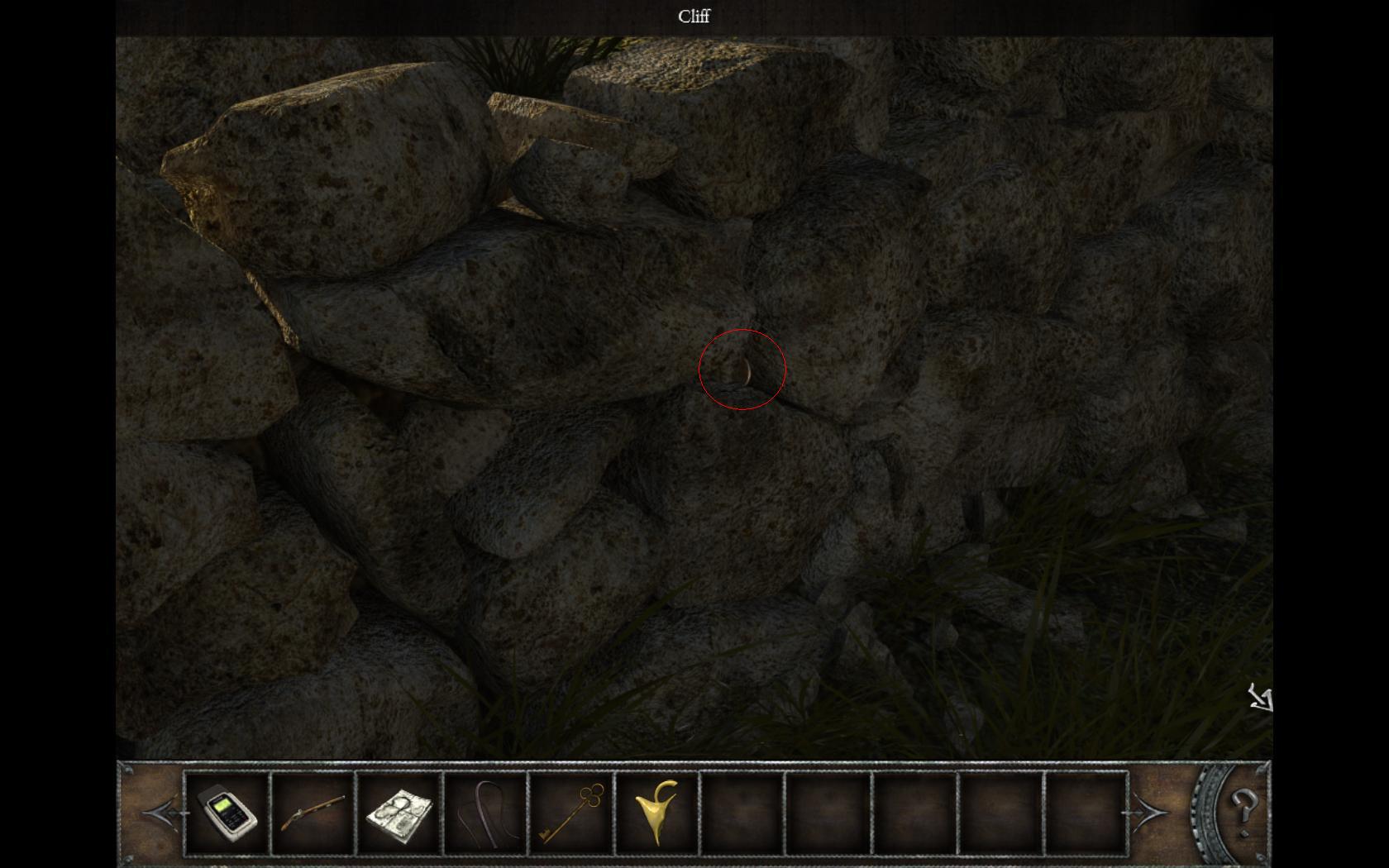Use the golden horn-shaped object
This screenshot has height=868, width=1389.
click(x=657, y=813)
